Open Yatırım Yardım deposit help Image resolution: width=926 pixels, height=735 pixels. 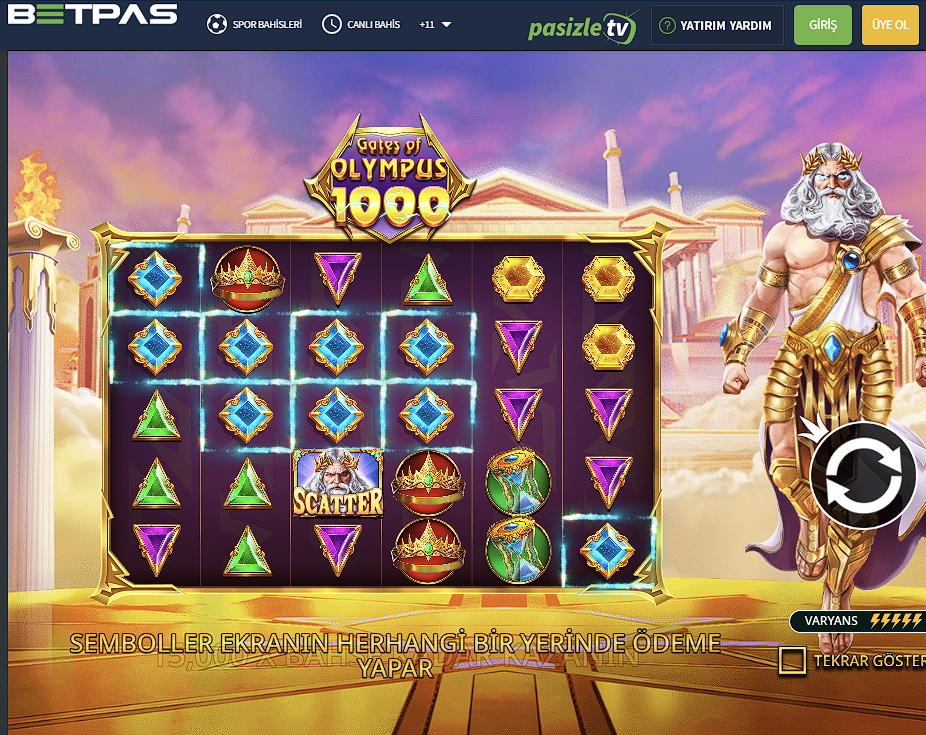click(x=716, y=25)
